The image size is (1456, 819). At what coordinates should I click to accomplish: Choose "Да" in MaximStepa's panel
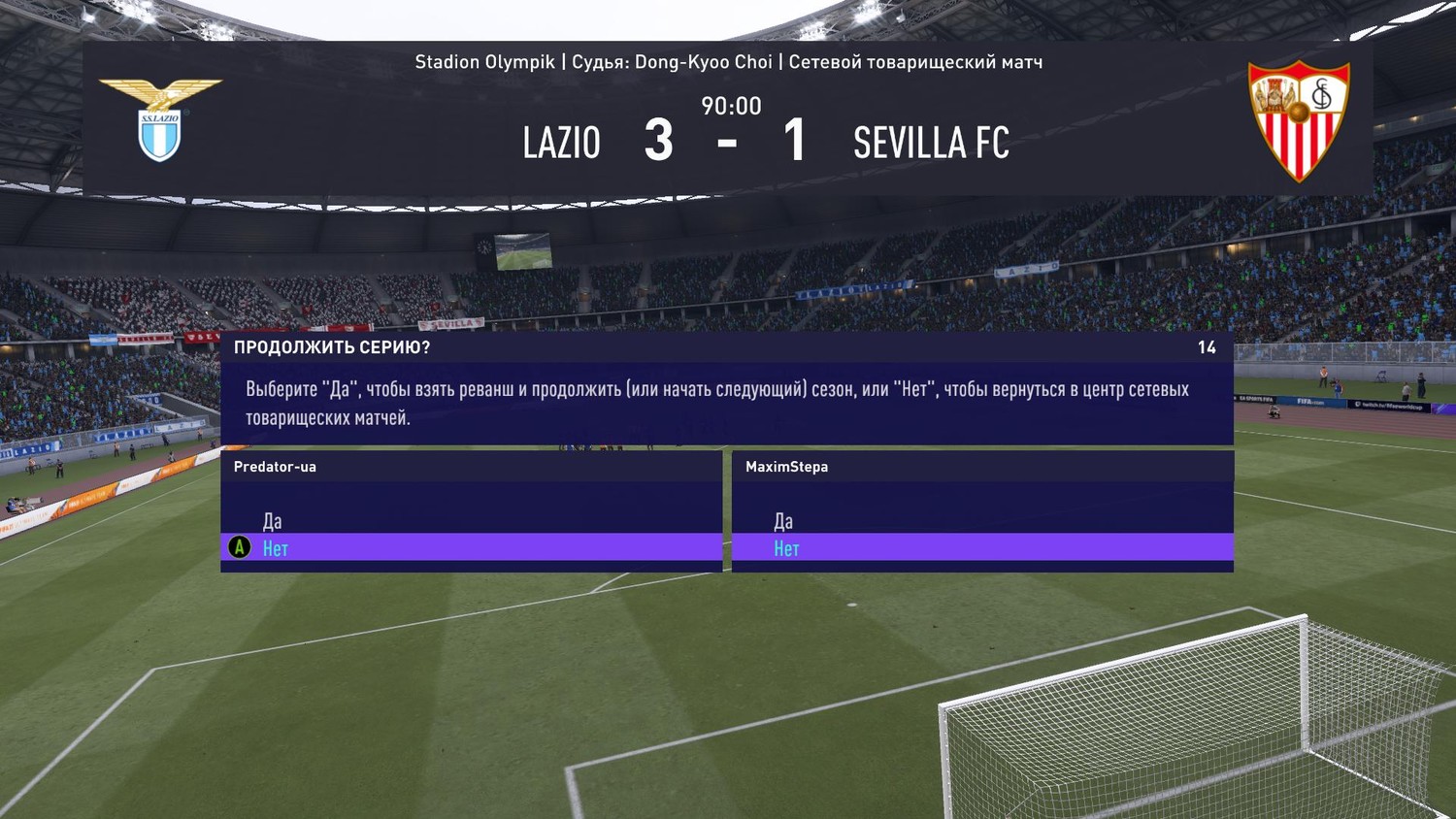coord(783,521)
